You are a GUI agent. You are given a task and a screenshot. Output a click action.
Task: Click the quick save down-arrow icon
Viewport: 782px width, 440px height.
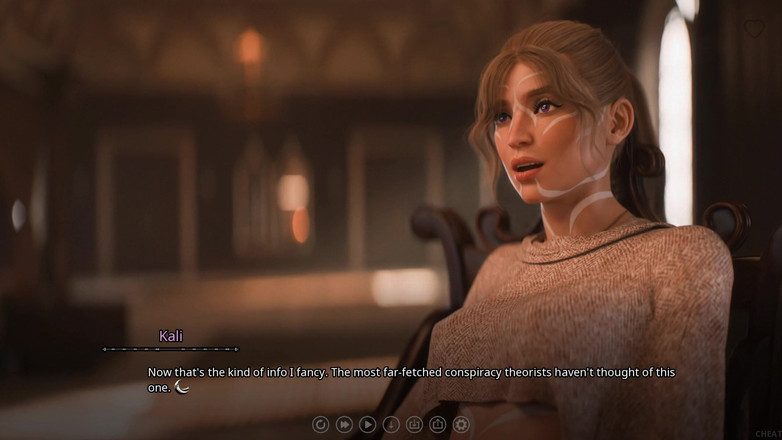click(391, 424)
